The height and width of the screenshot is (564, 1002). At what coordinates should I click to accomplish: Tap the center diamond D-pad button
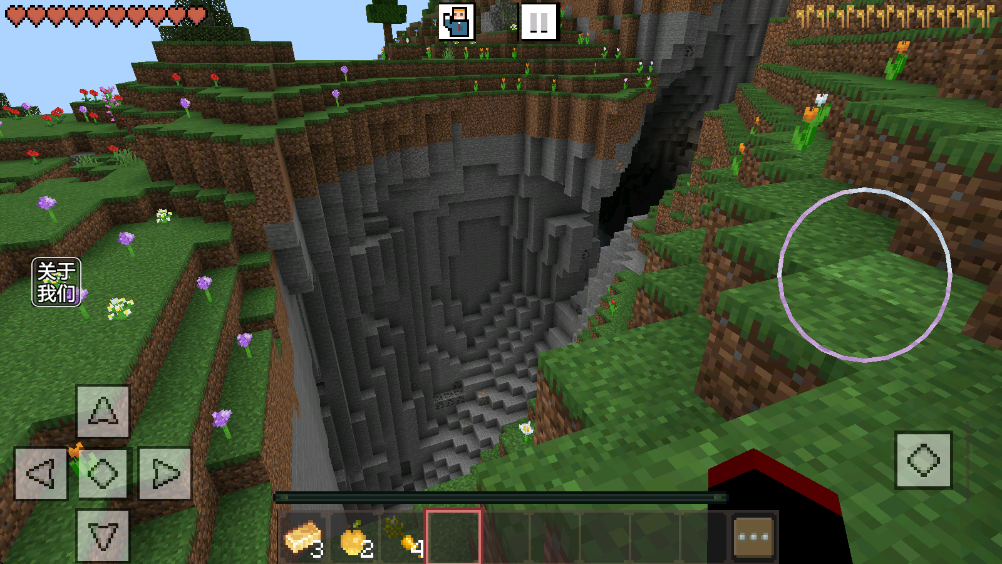103,473
